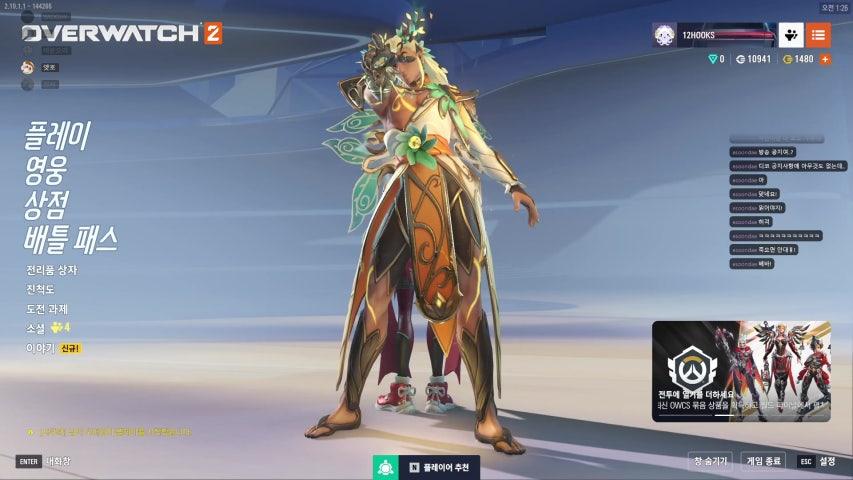853x480 pixels.
Task: View 도전 과제 (Challenges)
Action: tap(47, 309)
